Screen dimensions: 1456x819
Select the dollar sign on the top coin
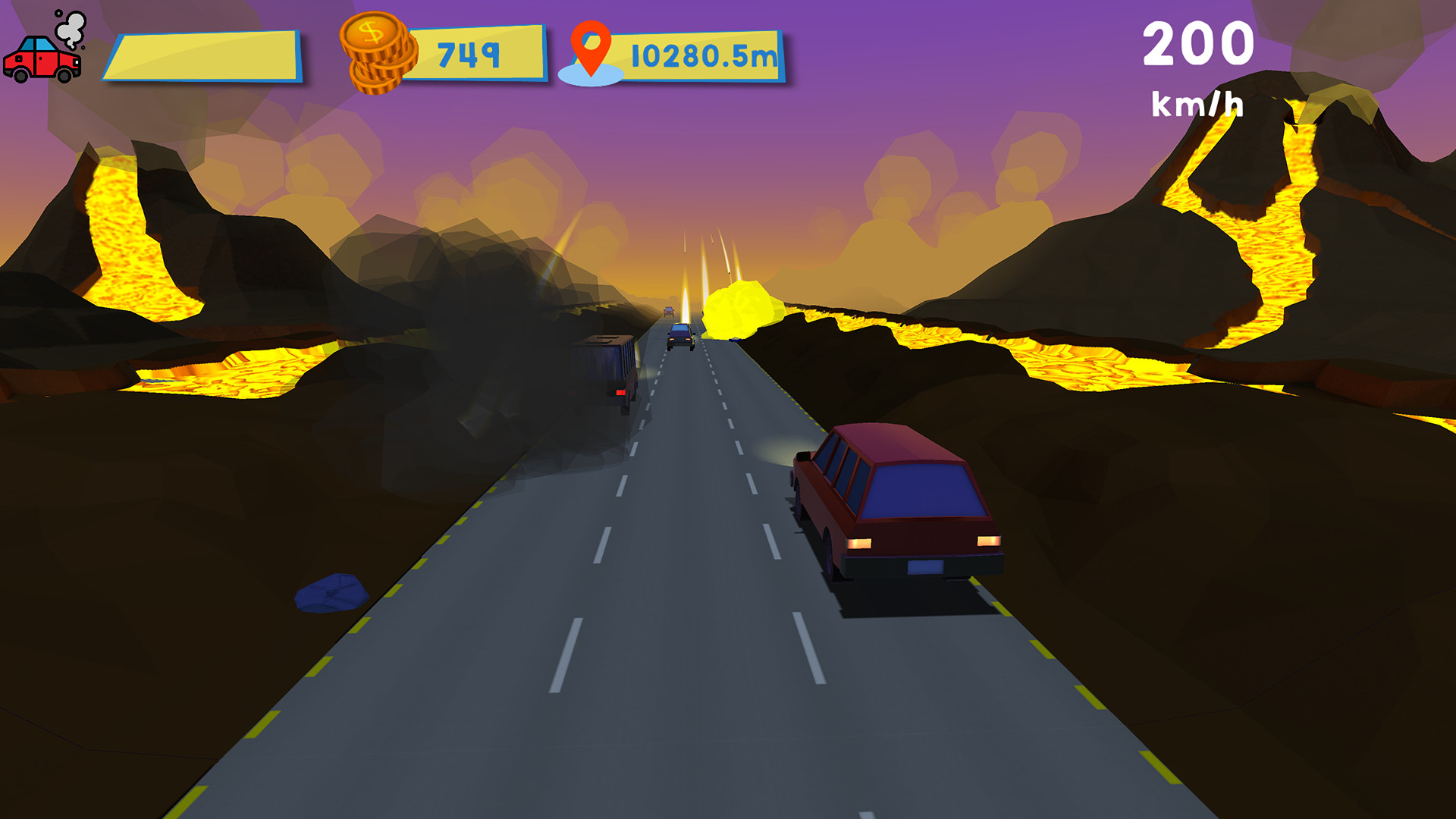[x=372, y=33]
